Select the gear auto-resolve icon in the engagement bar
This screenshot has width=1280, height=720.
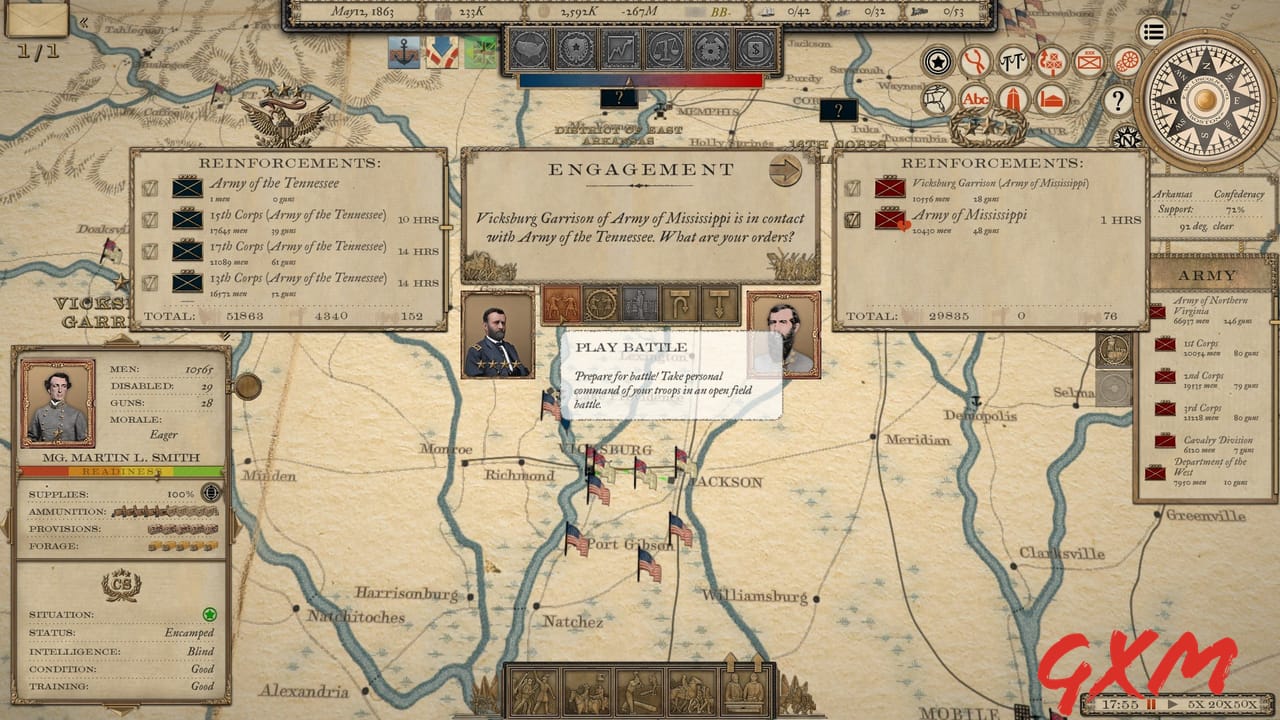coord(599,302)
